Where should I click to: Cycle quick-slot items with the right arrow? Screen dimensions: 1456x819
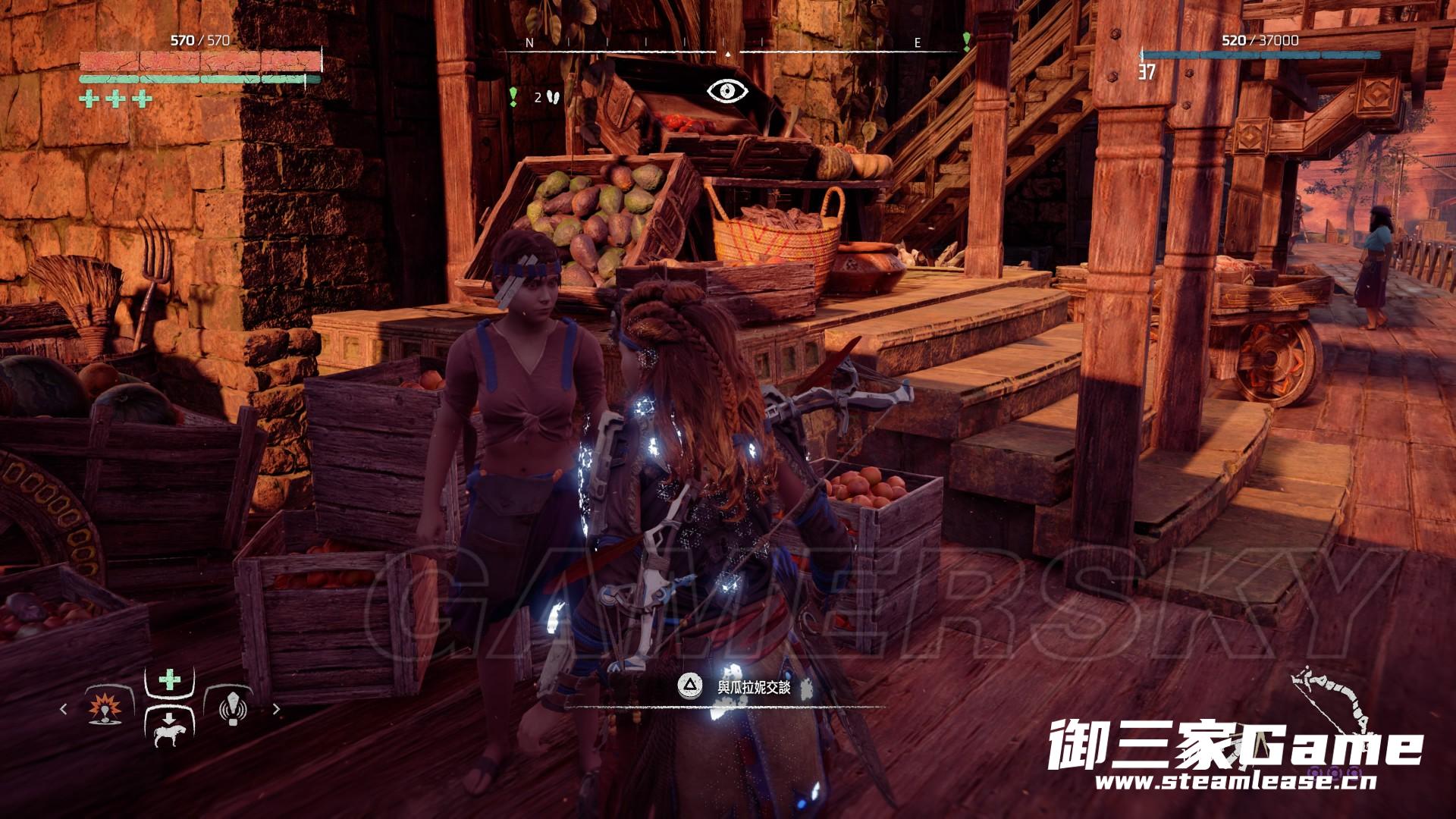(x=276, y=709)
